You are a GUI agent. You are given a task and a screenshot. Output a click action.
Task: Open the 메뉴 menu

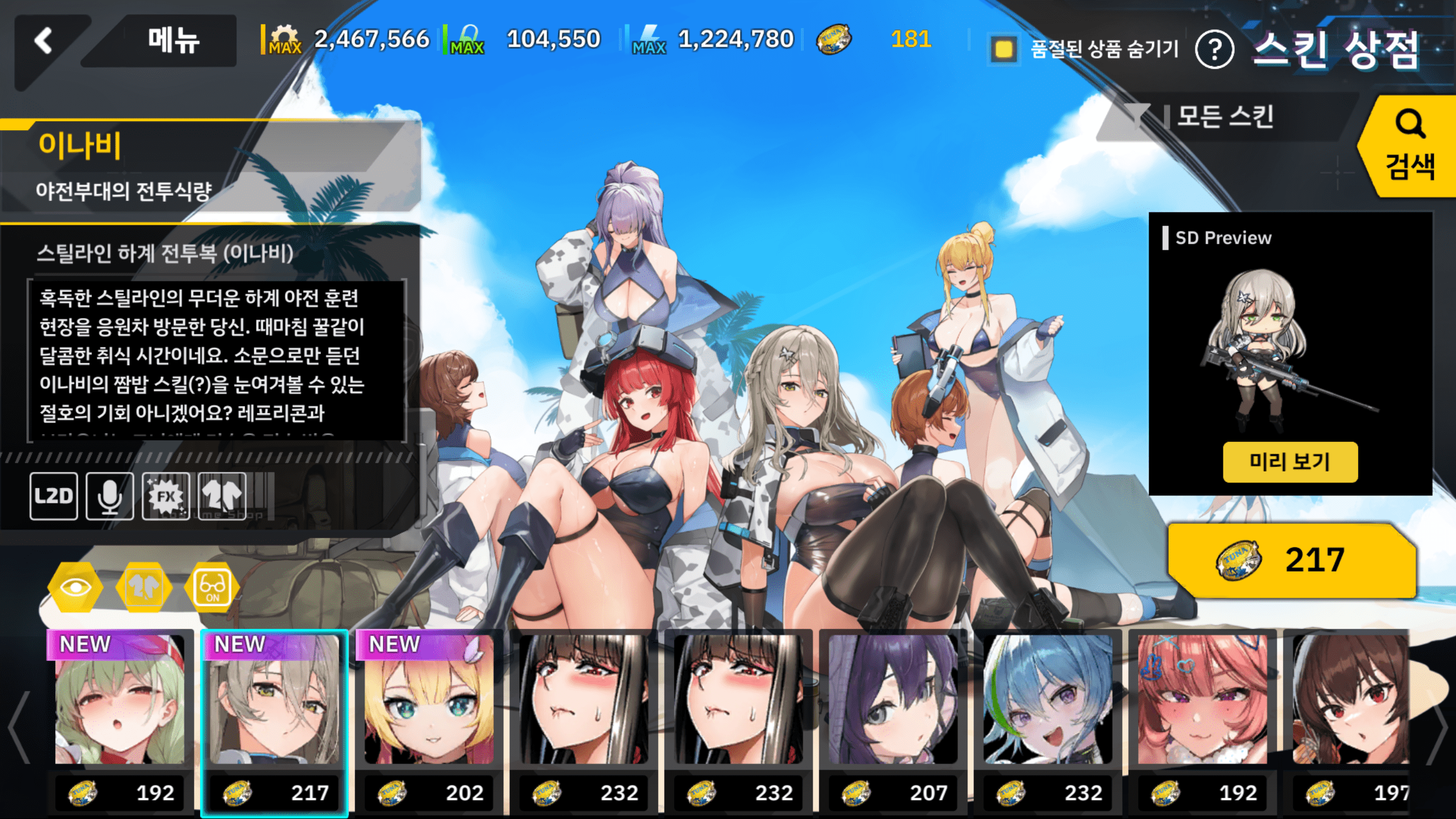[173, 41]
